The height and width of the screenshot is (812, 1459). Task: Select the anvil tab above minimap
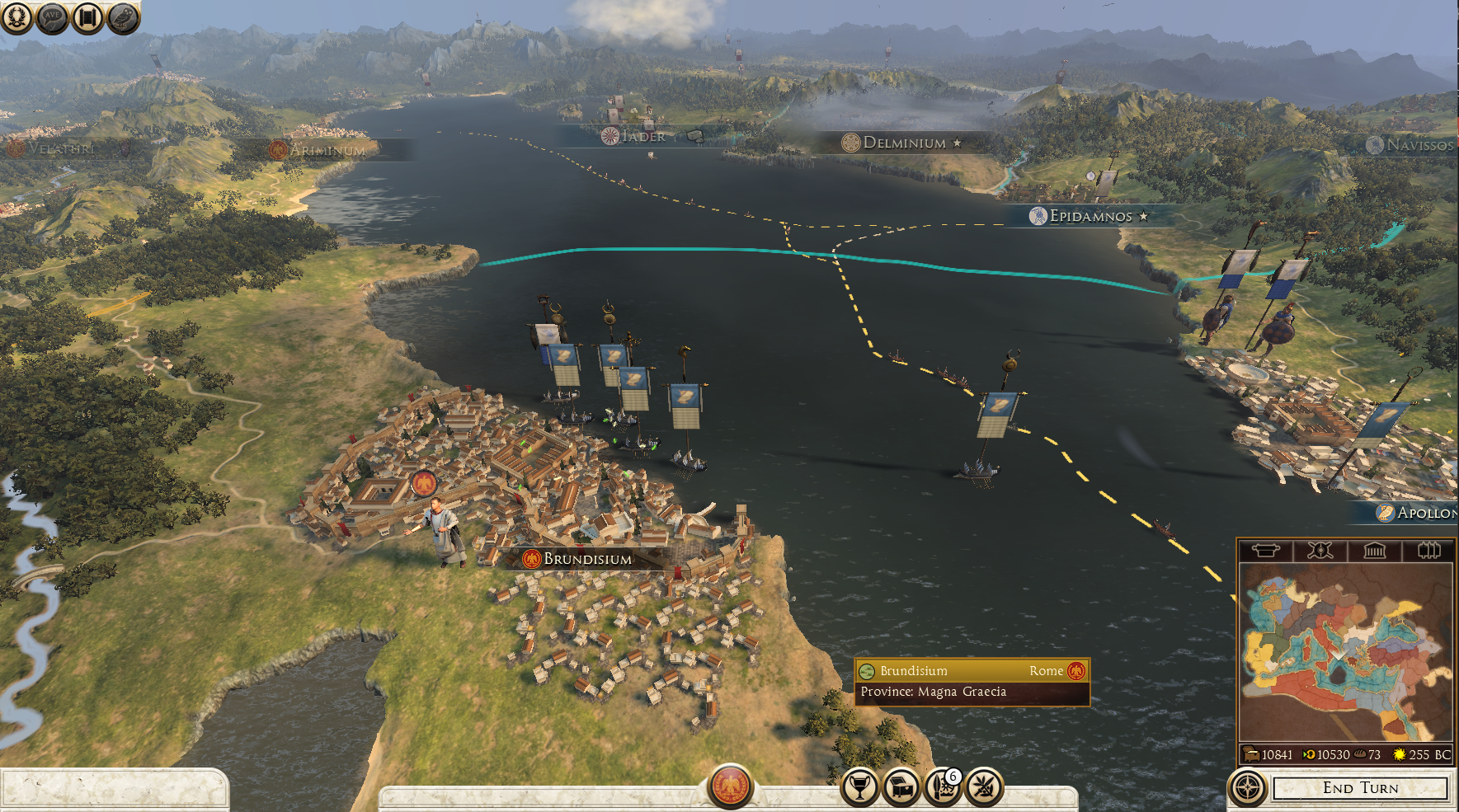[1266, 551]
